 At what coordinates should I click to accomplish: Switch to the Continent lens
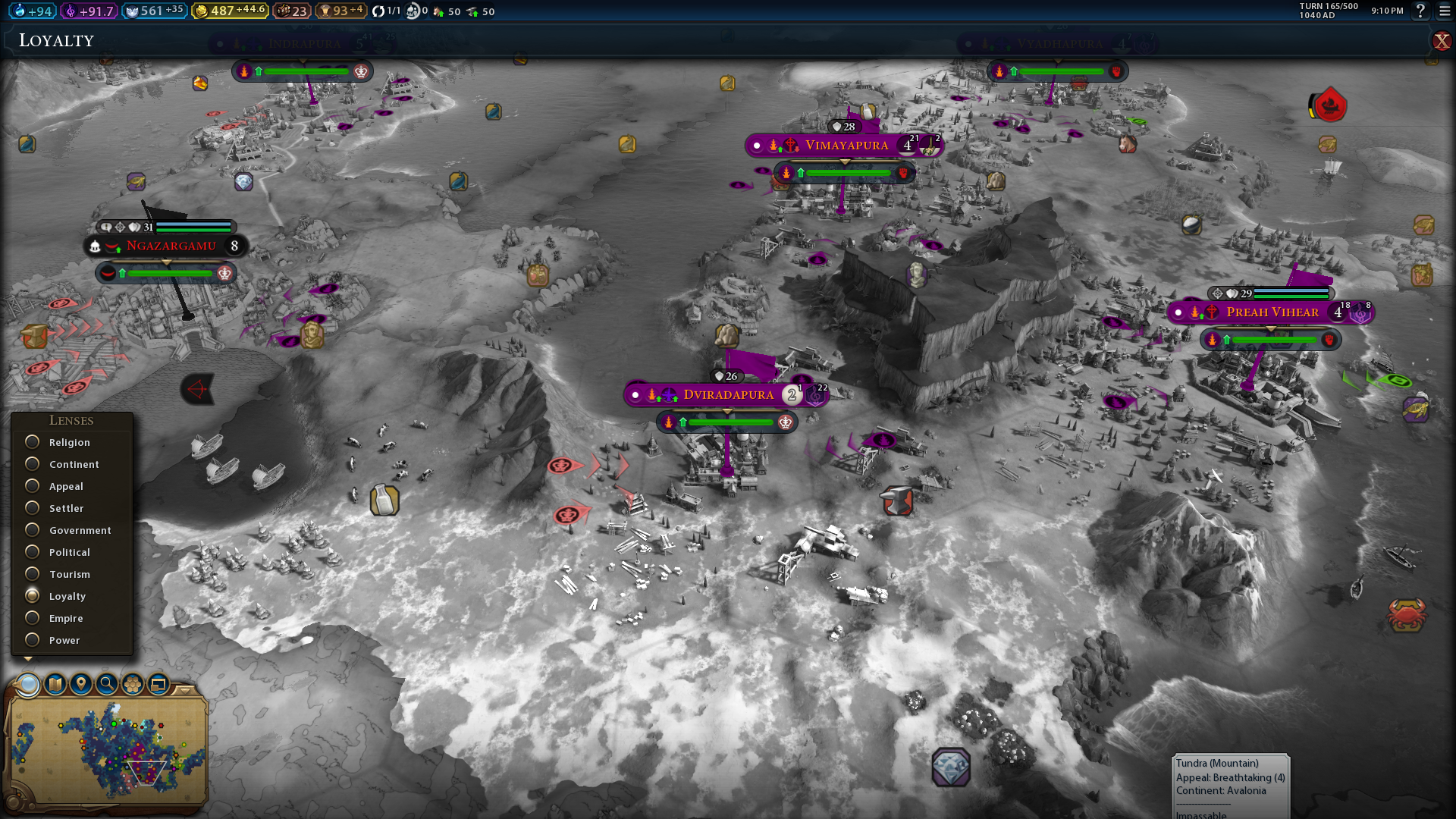[x=33, y=464]
